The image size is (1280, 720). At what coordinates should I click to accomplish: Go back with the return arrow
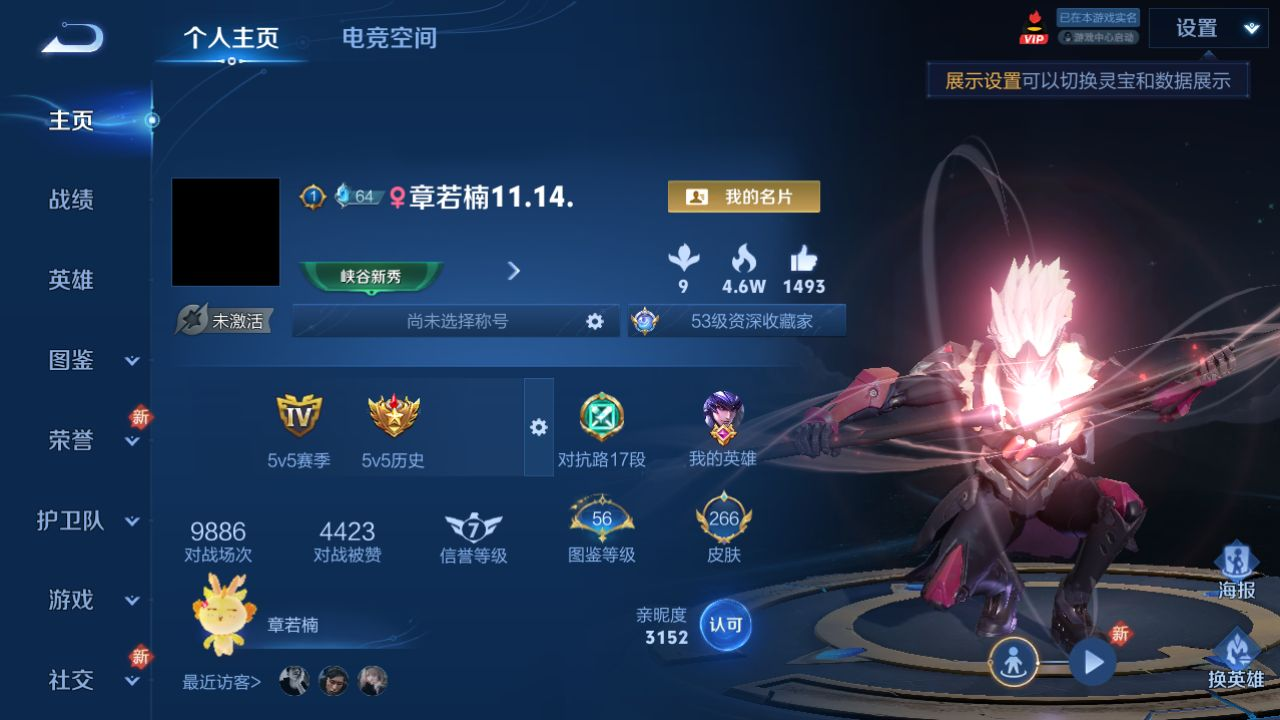point(72,38)
